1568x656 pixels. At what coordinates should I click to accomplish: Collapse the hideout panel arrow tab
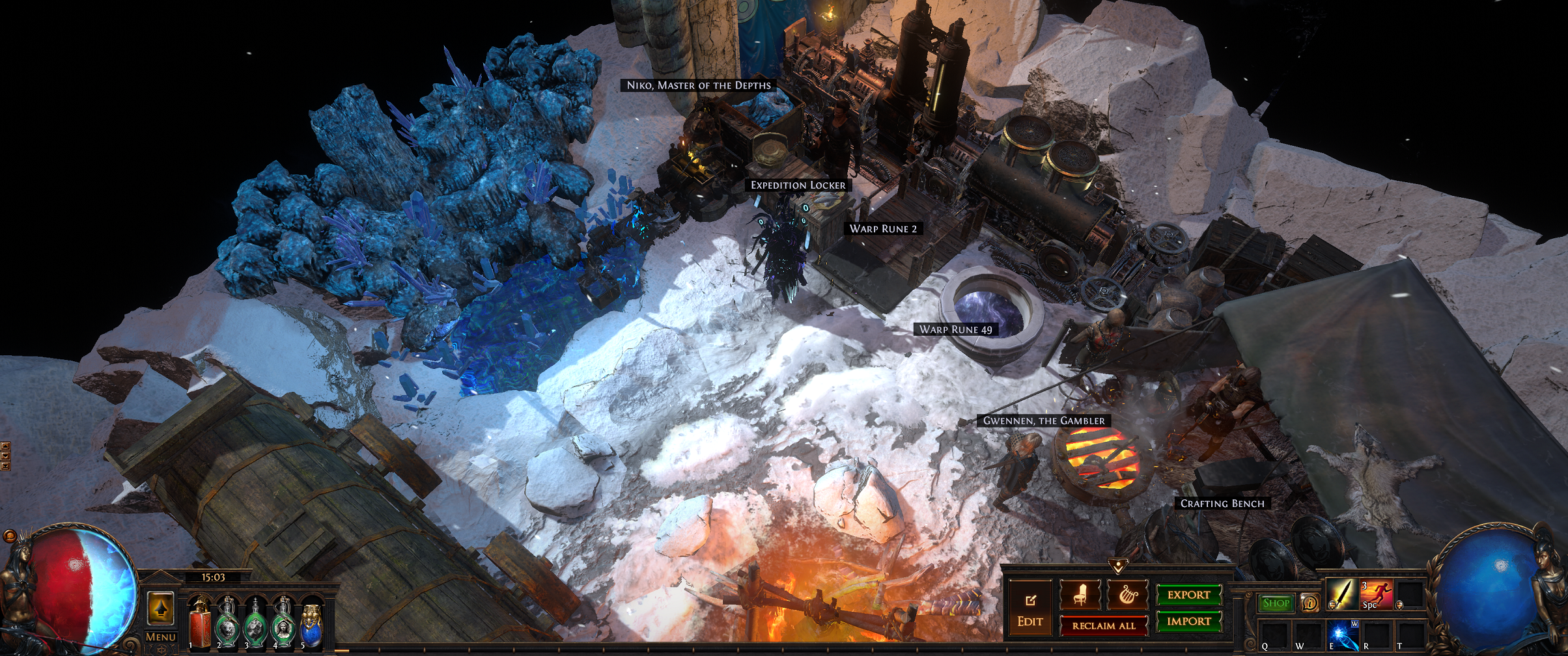[x=1117, y=566]
